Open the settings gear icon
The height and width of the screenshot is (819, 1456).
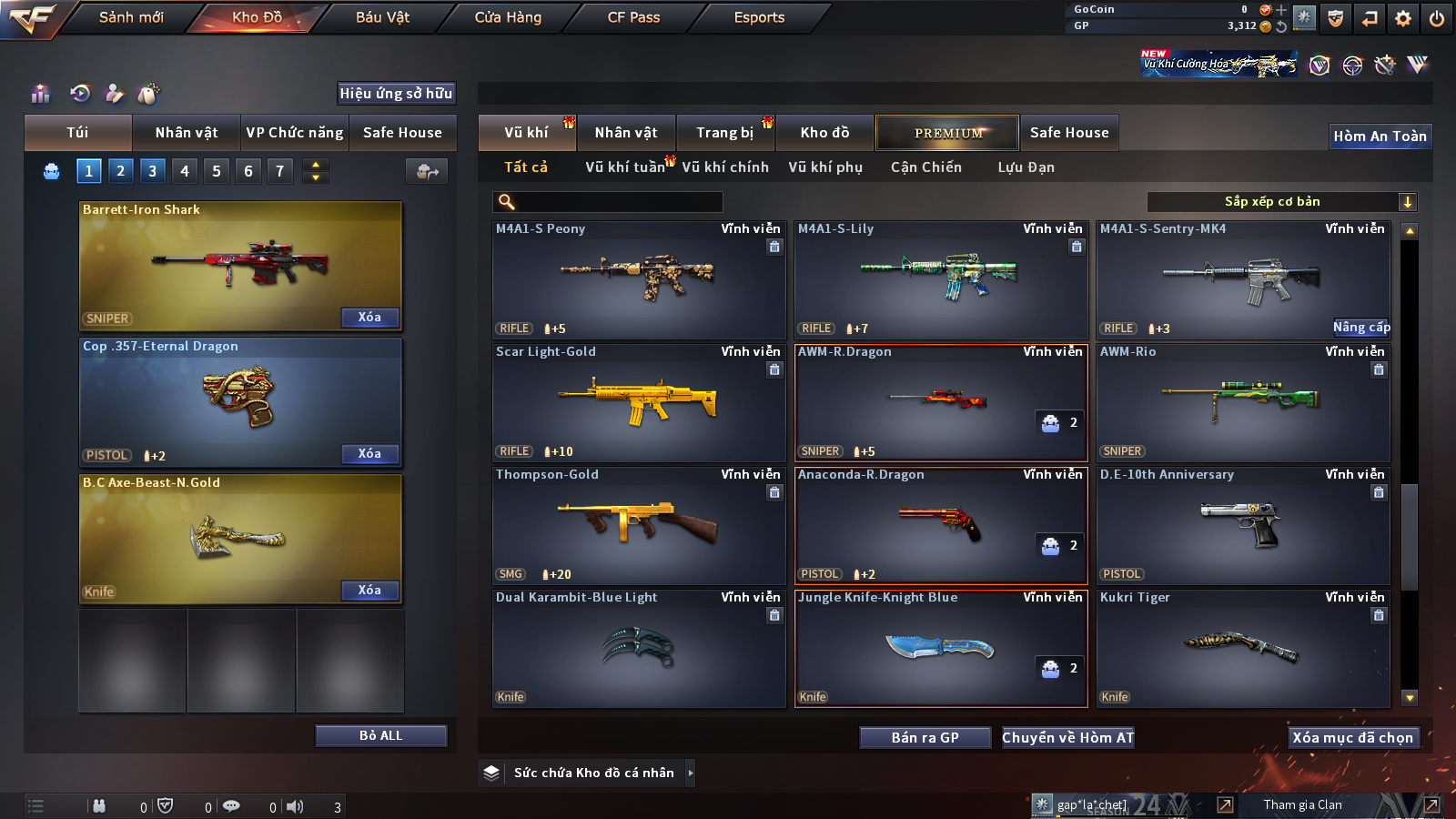click(1403, 18)
